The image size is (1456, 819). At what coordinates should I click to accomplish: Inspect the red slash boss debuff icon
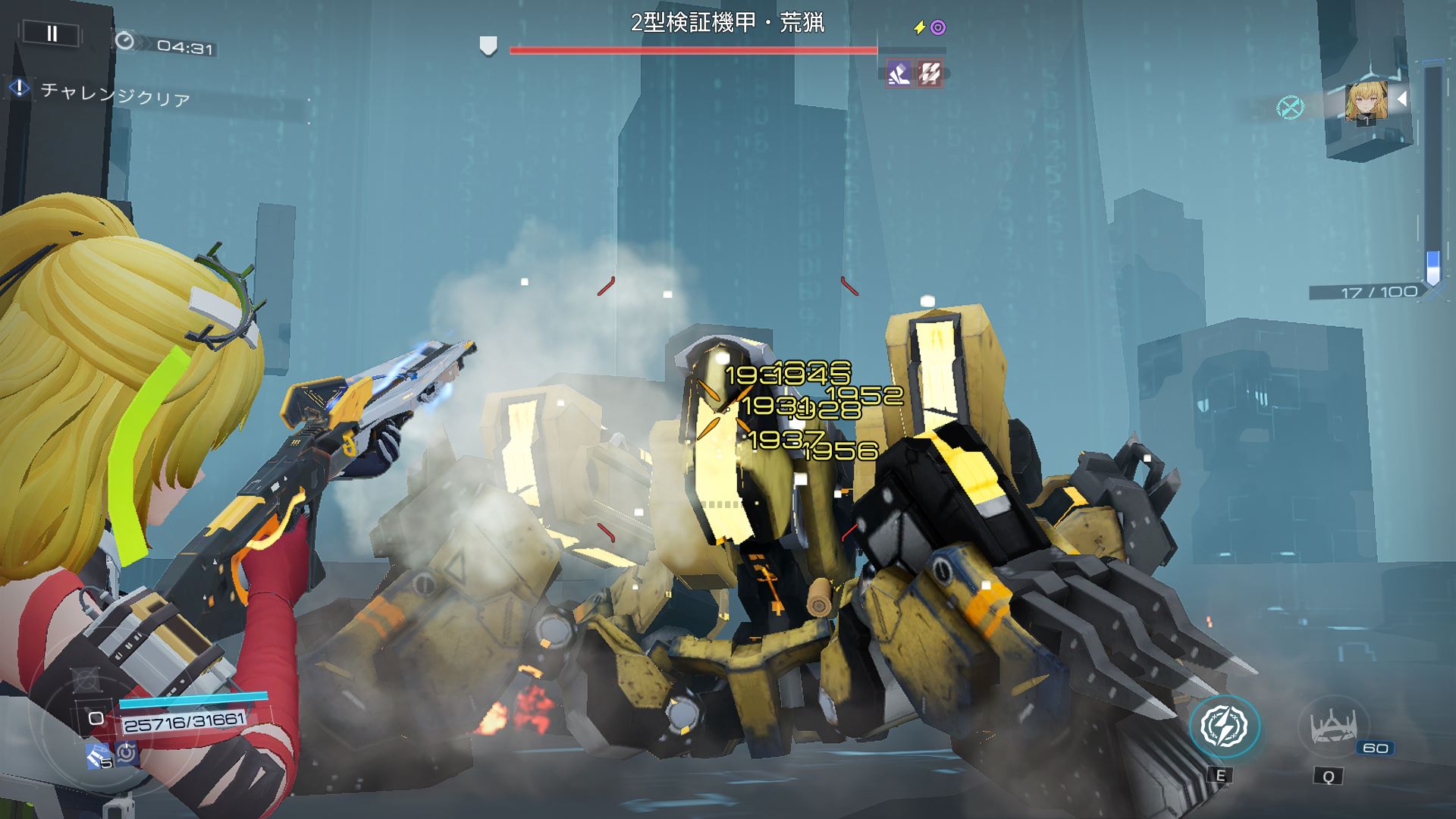(x=930, y=74)
